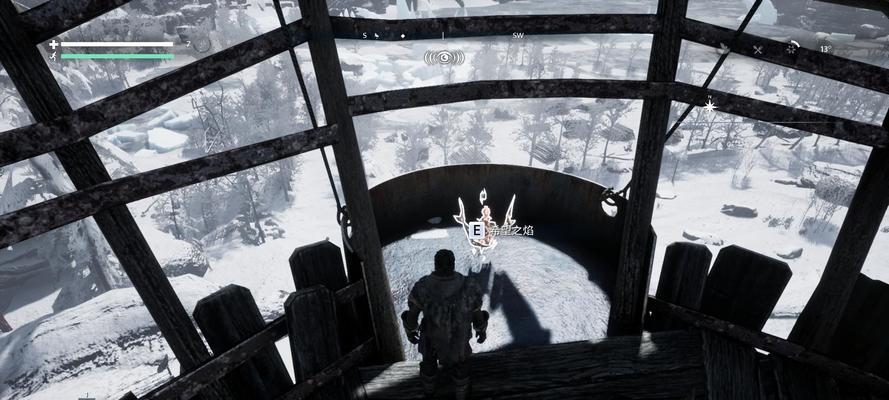The width and height of the screenshot is (889, 400).
Task: Select the round icon beside the health bar
Action: [203, 45]
